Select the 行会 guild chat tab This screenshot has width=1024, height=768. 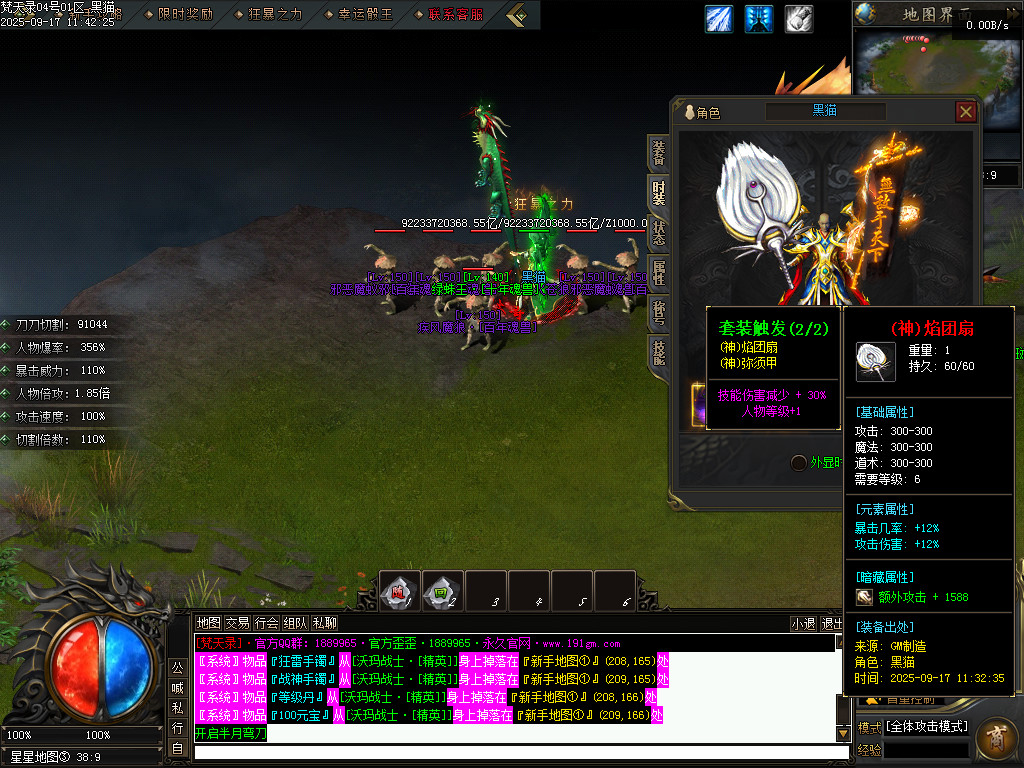click(266, 623)
